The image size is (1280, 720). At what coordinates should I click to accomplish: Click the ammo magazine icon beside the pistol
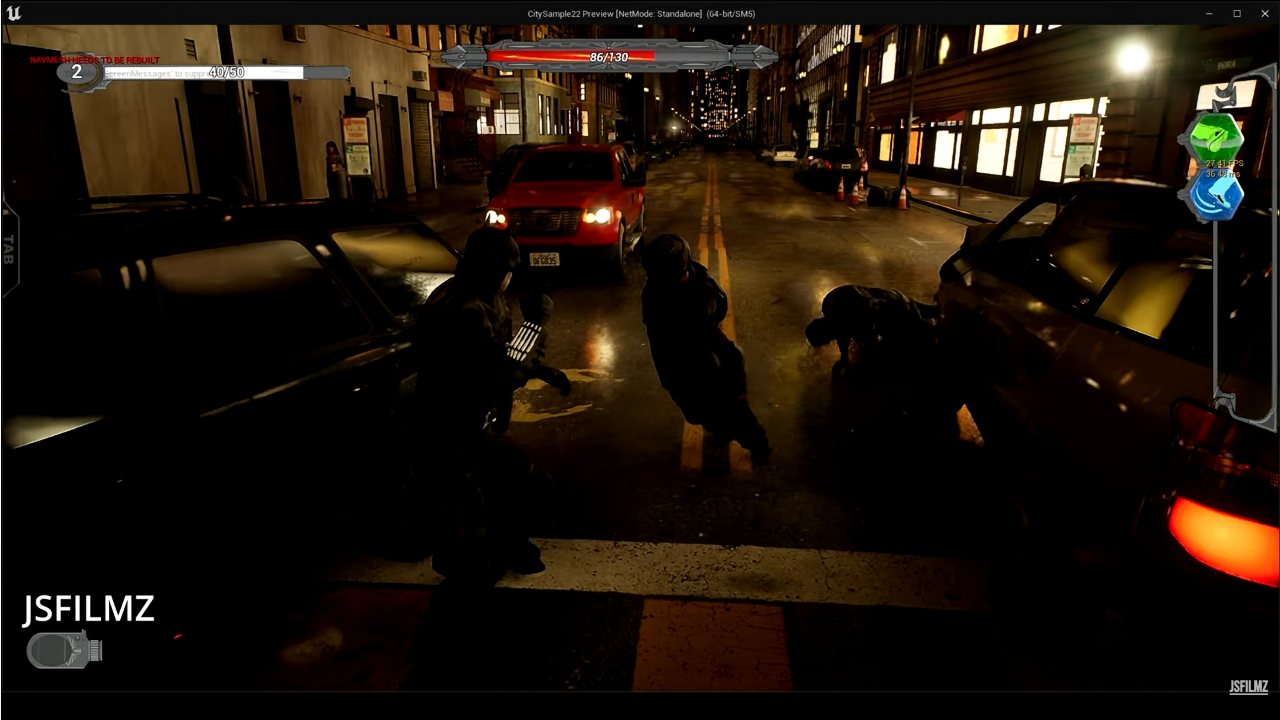[x=96, y=651]
